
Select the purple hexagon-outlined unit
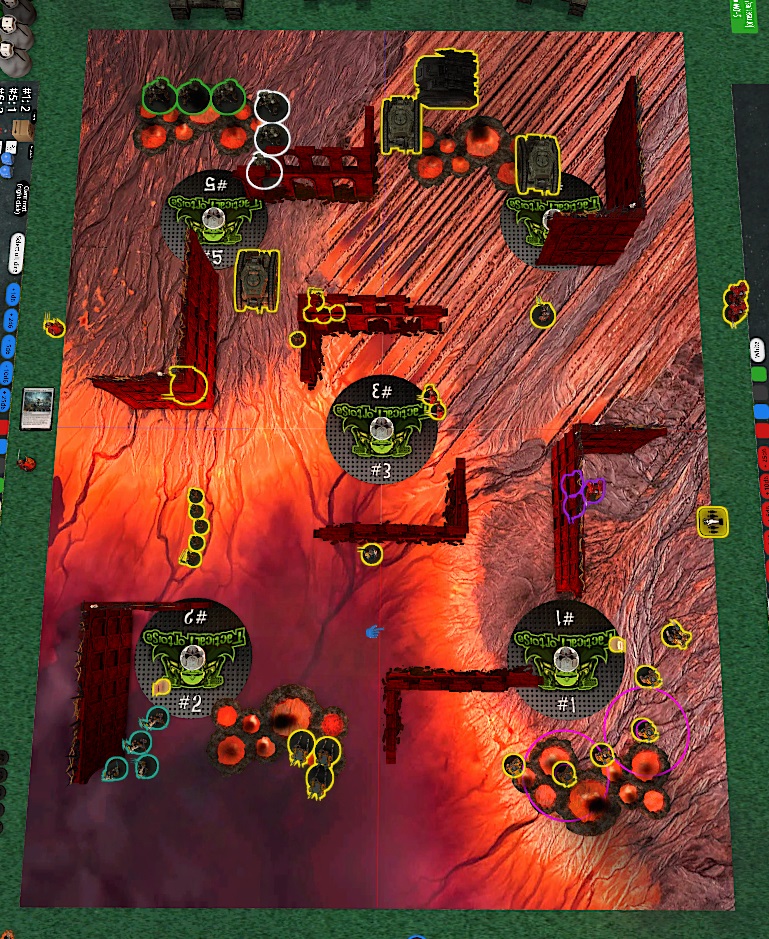point(581,496)
